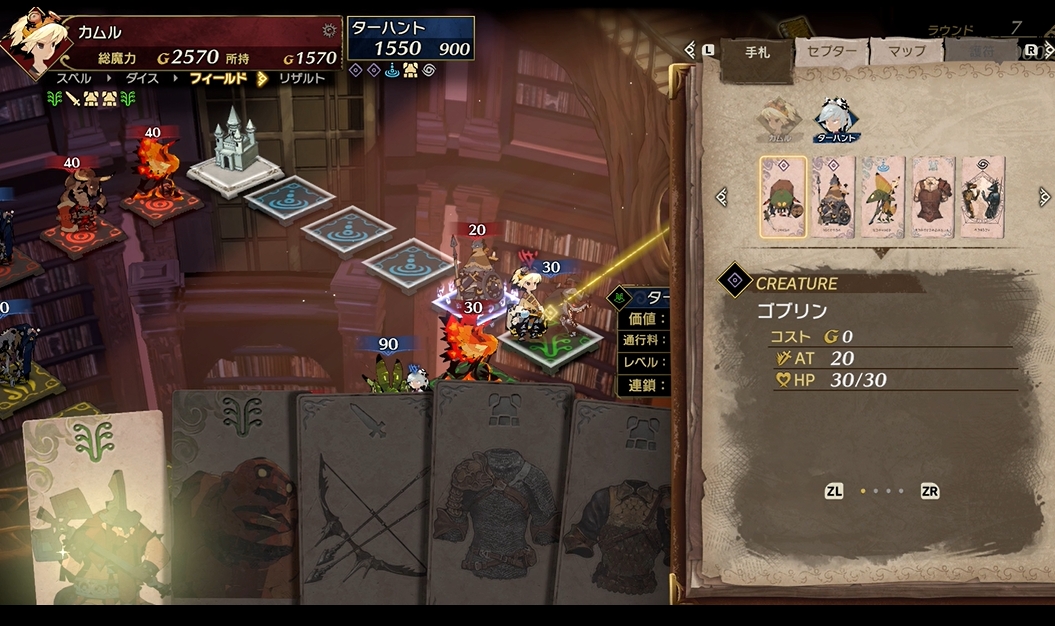Open the セプター tab
Image resolution: width=1055 pixels, height=626 pixels.
[x=831, y=52]
